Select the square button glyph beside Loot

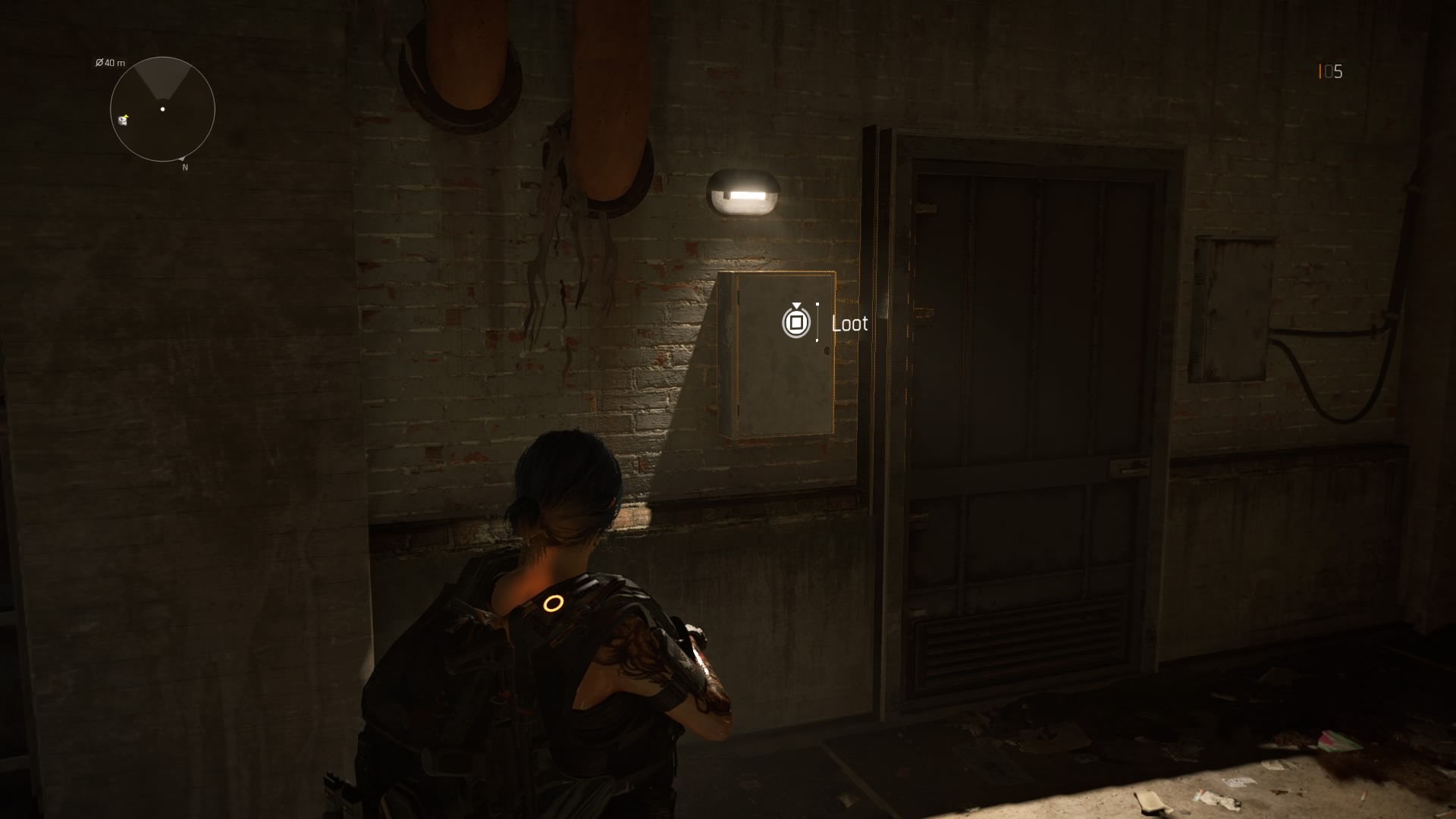[x=795, y=322]
